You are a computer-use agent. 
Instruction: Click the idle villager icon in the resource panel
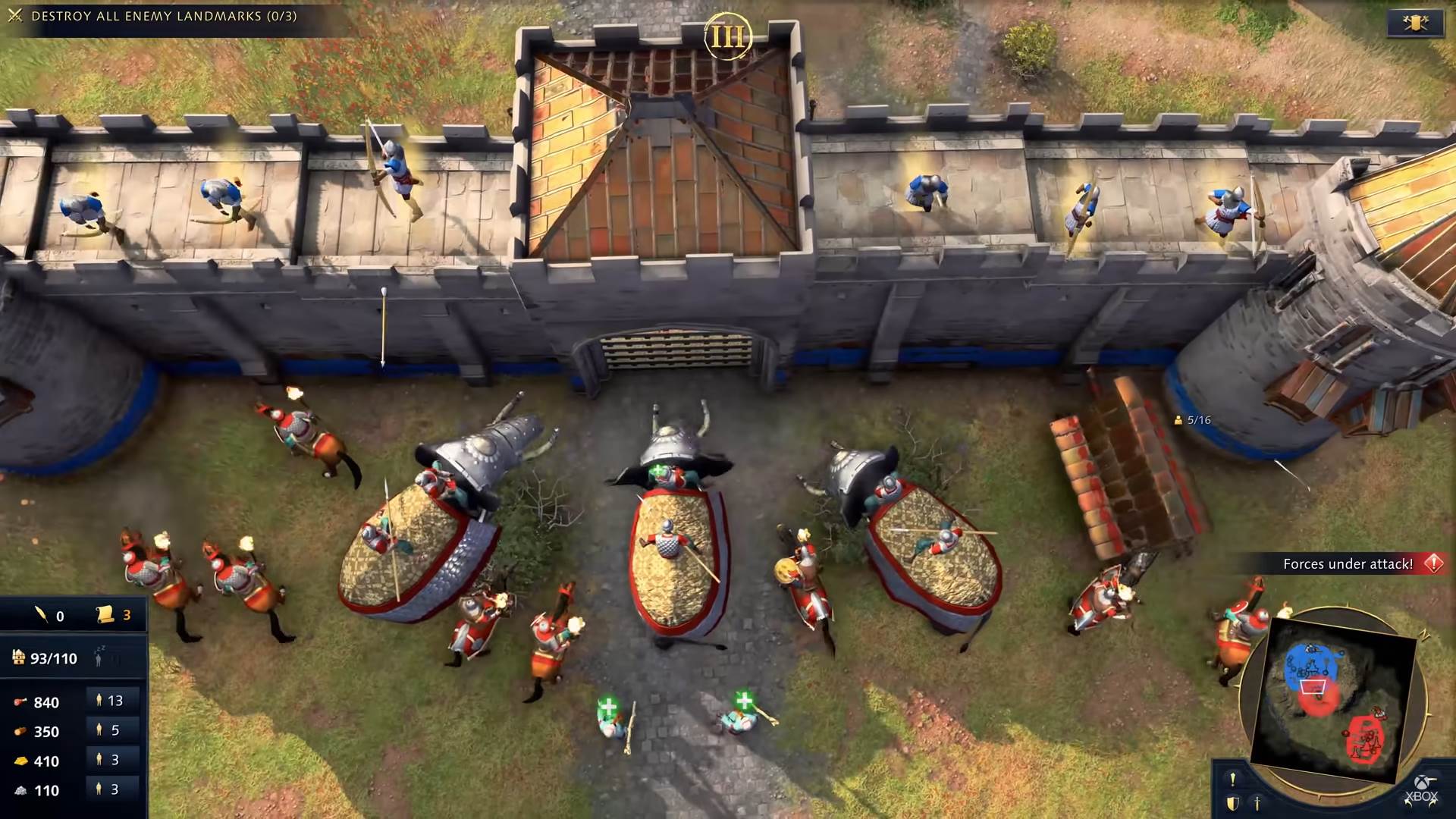pyautogui.click(x=98, y=658)
